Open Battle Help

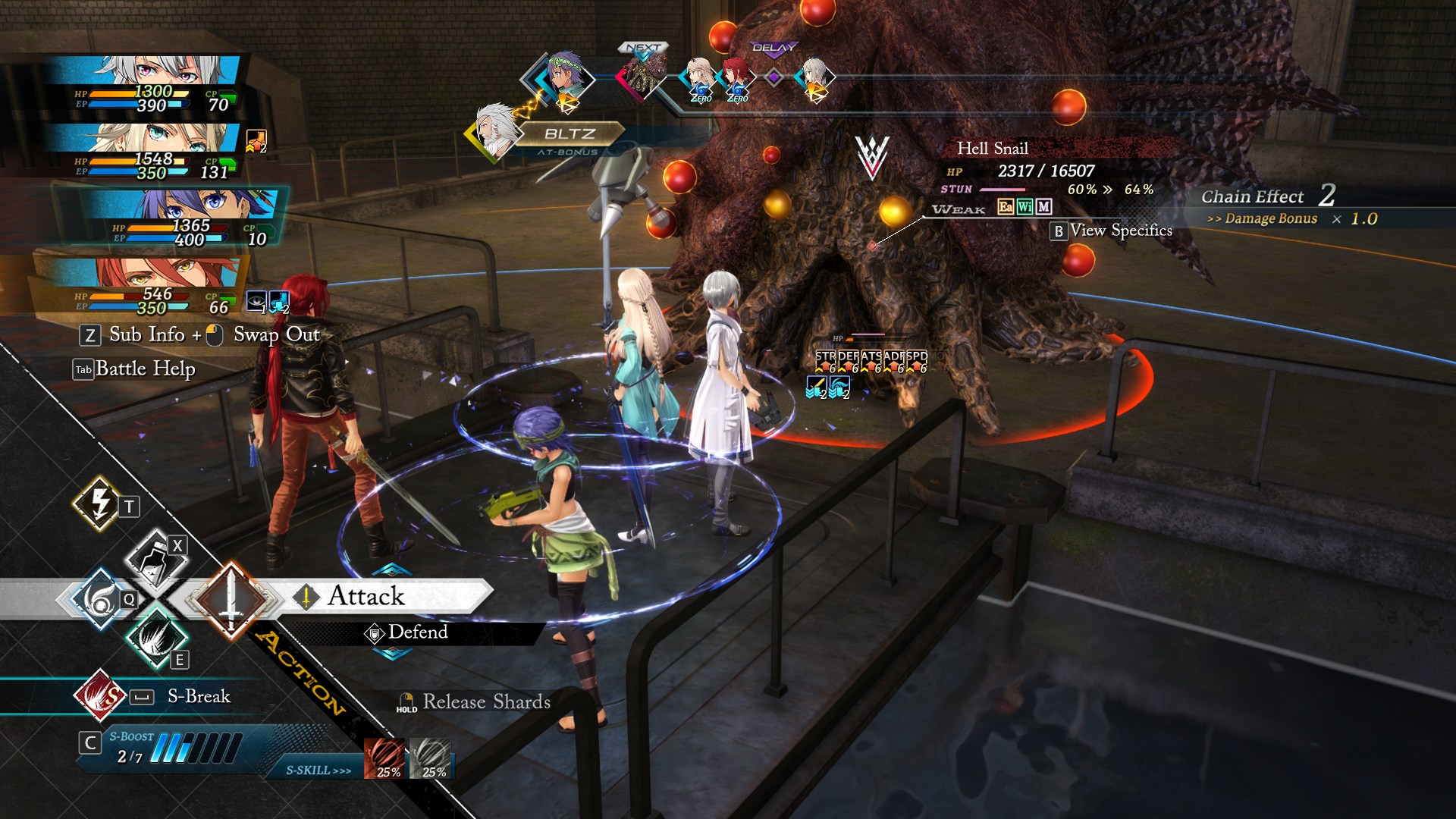(144, 369)
